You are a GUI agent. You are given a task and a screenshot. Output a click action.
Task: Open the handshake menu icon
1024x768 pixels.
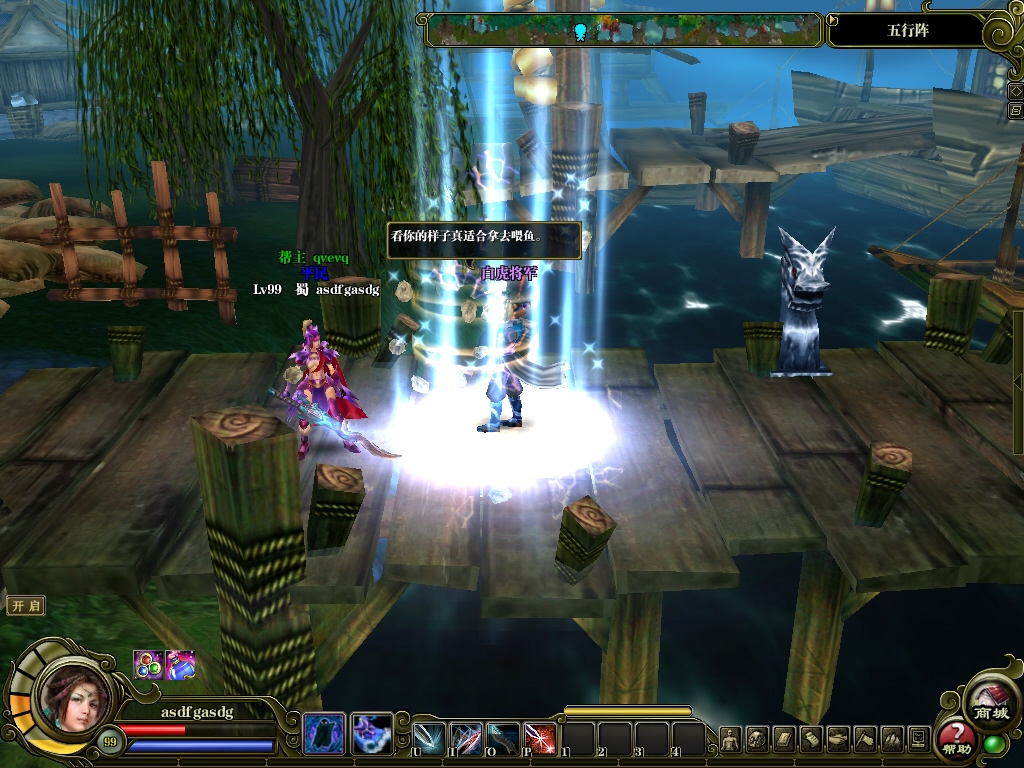(x=838, y=739)
